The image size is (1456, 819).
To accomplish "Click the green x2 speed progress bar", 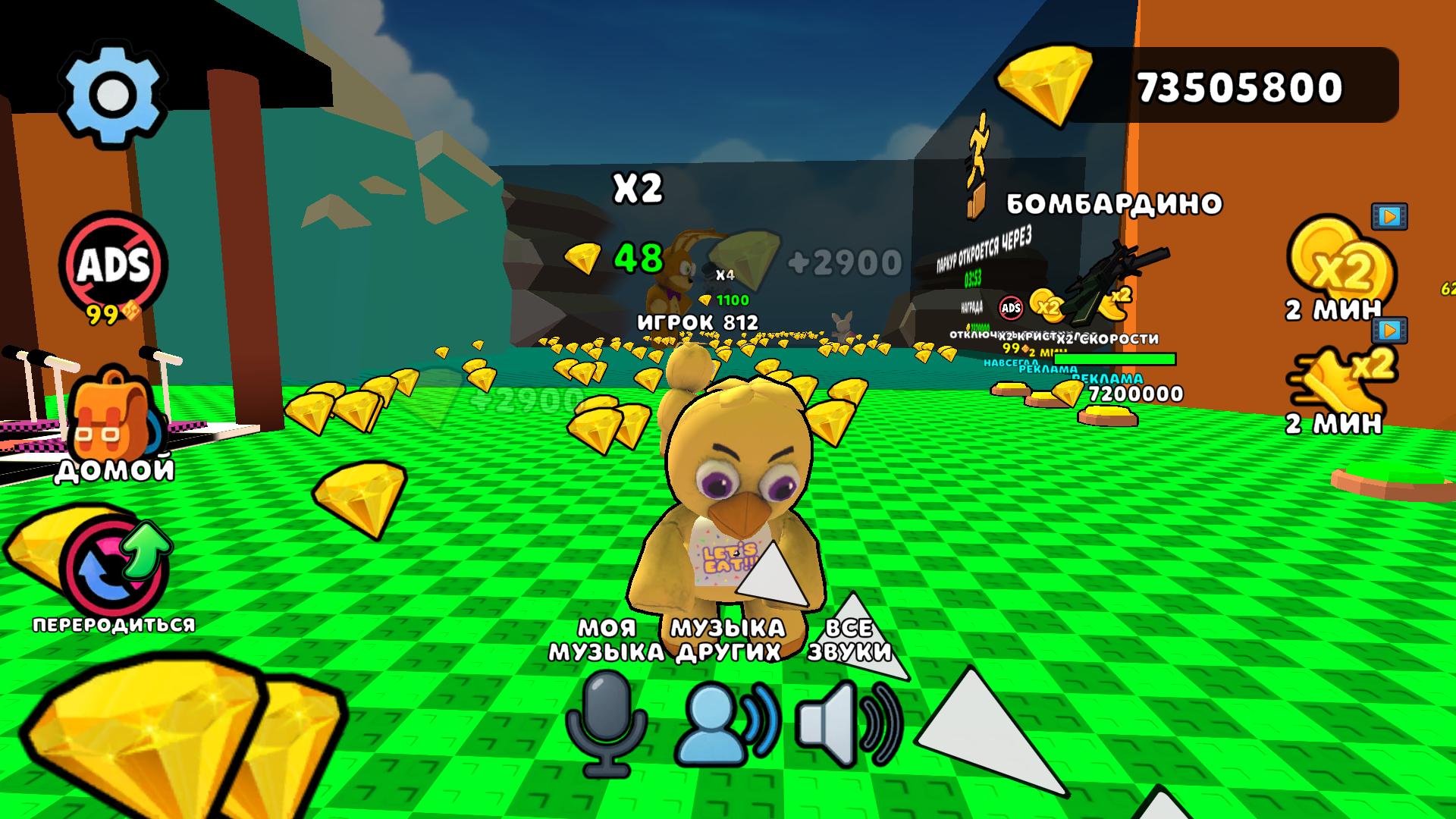I will [1115, 358].
